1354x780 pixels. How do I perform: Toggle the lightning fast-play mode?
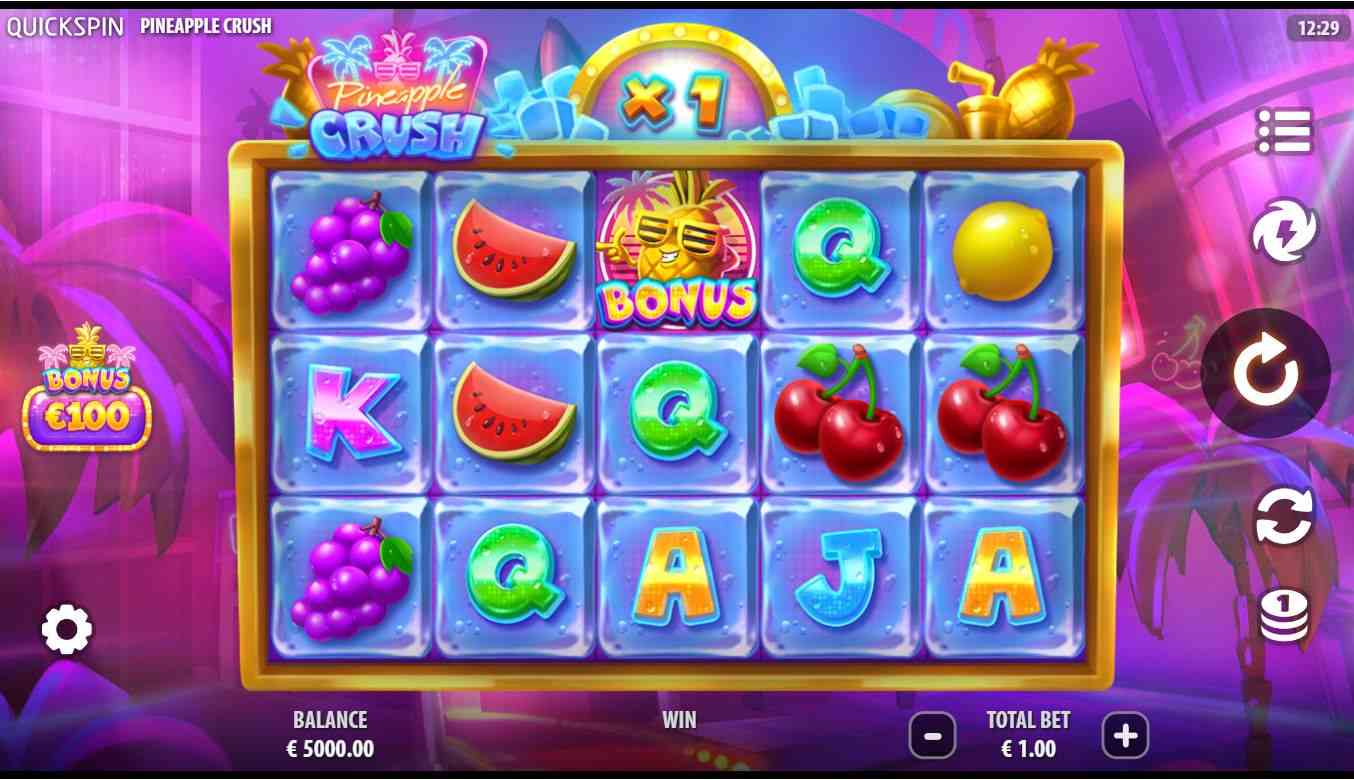click(x=1284, y=230)
